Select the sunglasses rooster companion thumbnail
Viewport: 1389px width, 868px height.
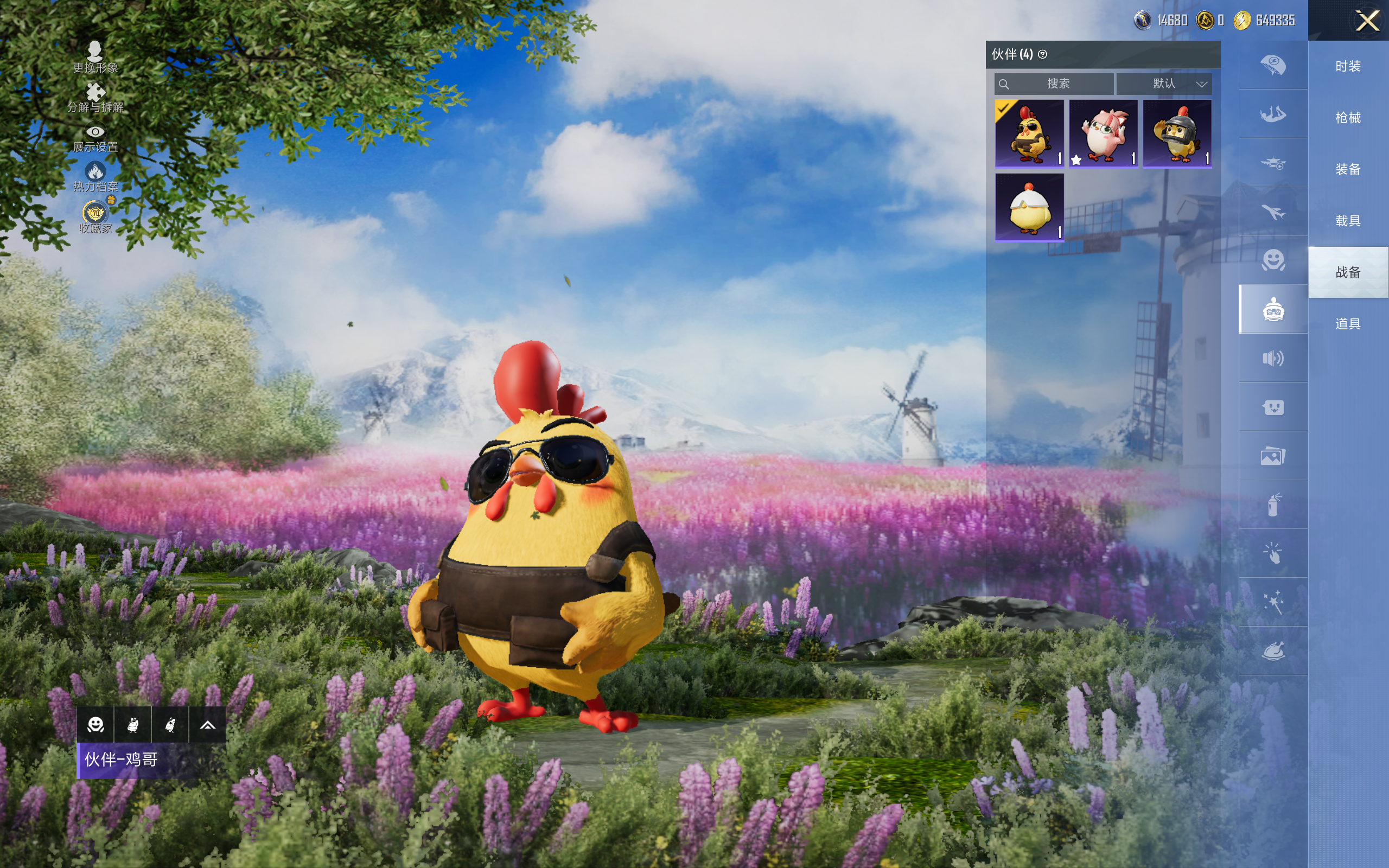point(1029,133)
